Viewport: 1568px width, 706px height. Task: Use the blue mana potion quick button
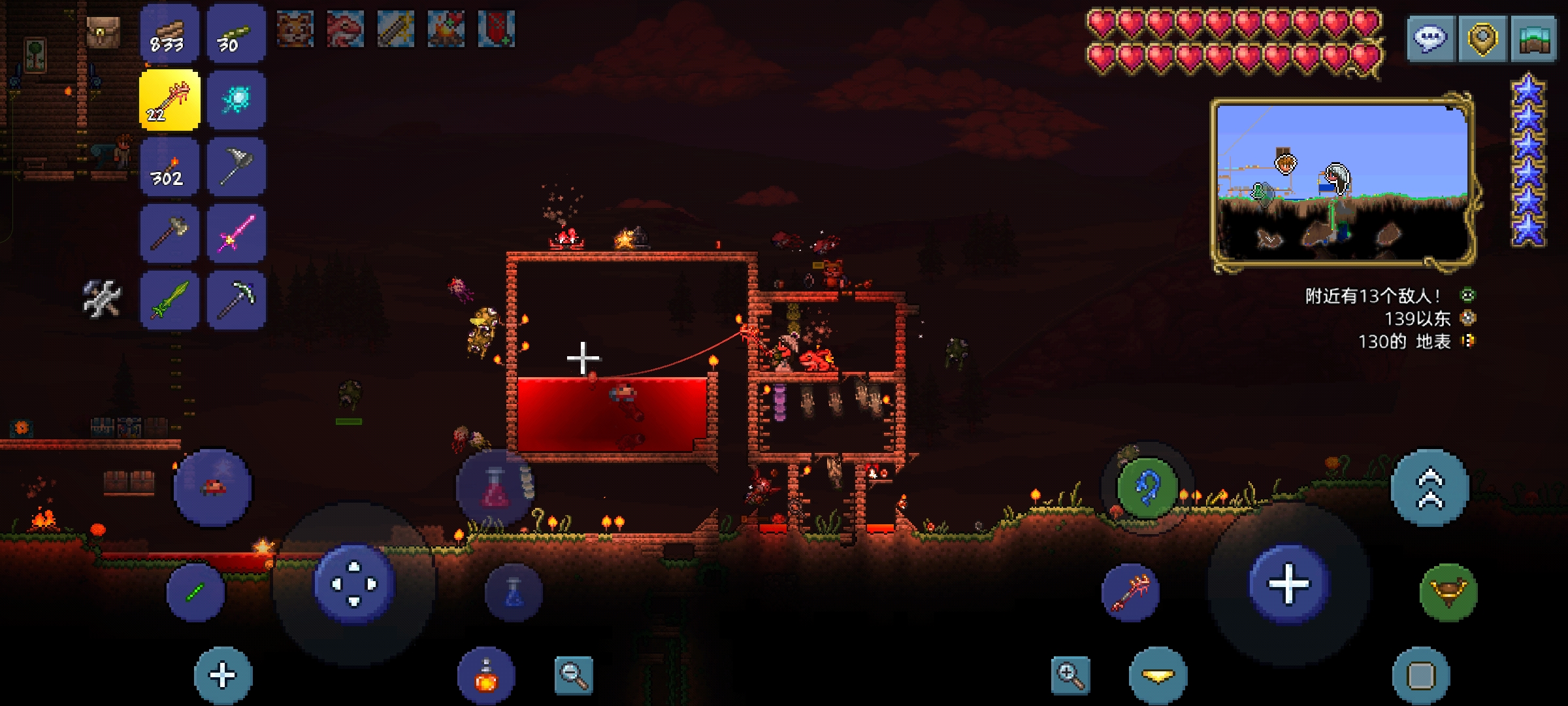514,592
